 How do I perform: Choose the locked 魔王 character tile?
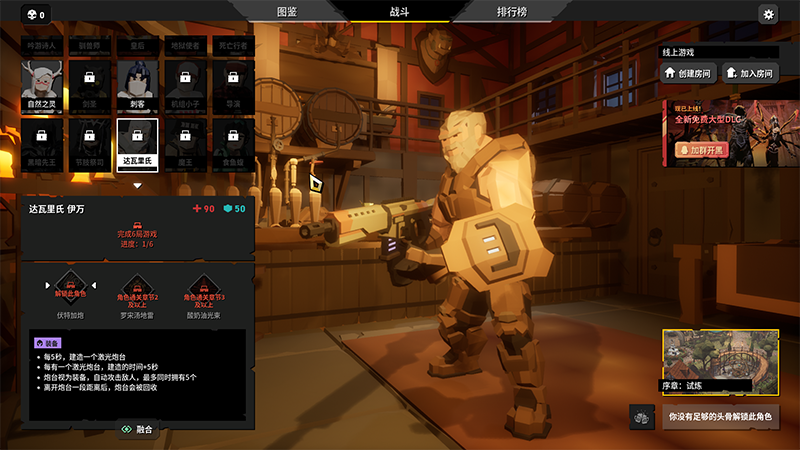coord(185,140)
